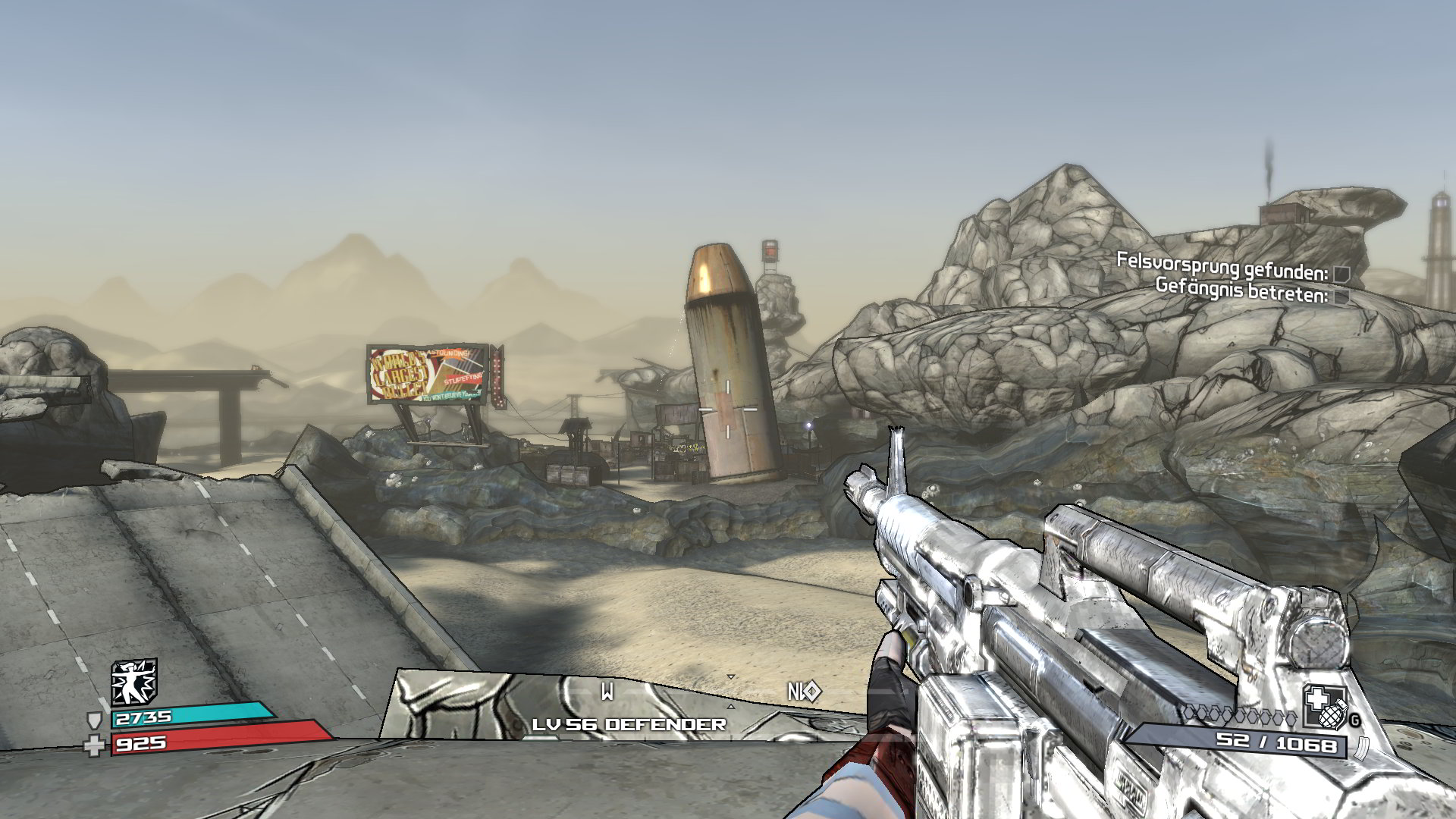
Task: Tick the "Gefängnis betreten" objective checkbox
Action: tap(1341, 297)
